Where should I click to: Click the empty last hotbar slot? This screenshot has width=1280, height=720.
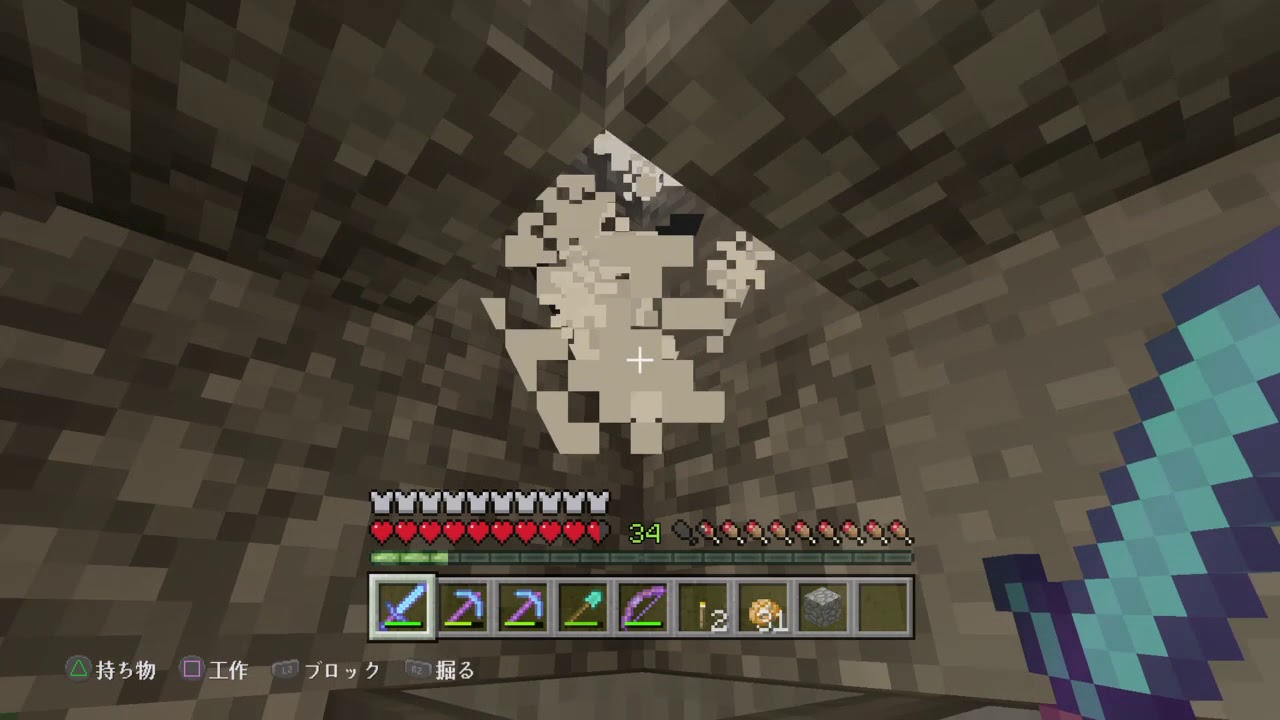(x=881, y=606)
